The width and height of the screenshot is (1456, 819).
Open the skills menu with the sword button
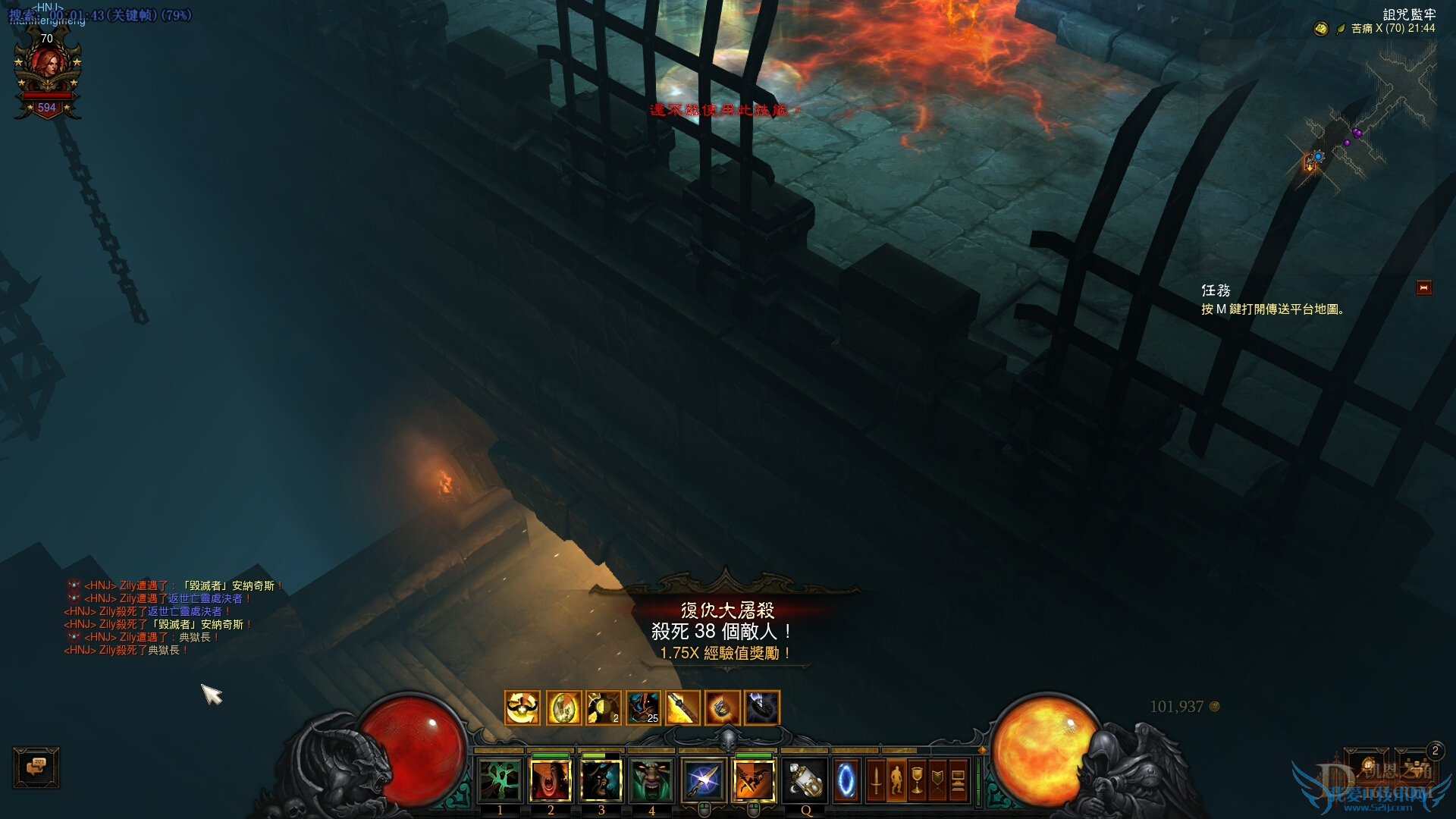(876, 780)
